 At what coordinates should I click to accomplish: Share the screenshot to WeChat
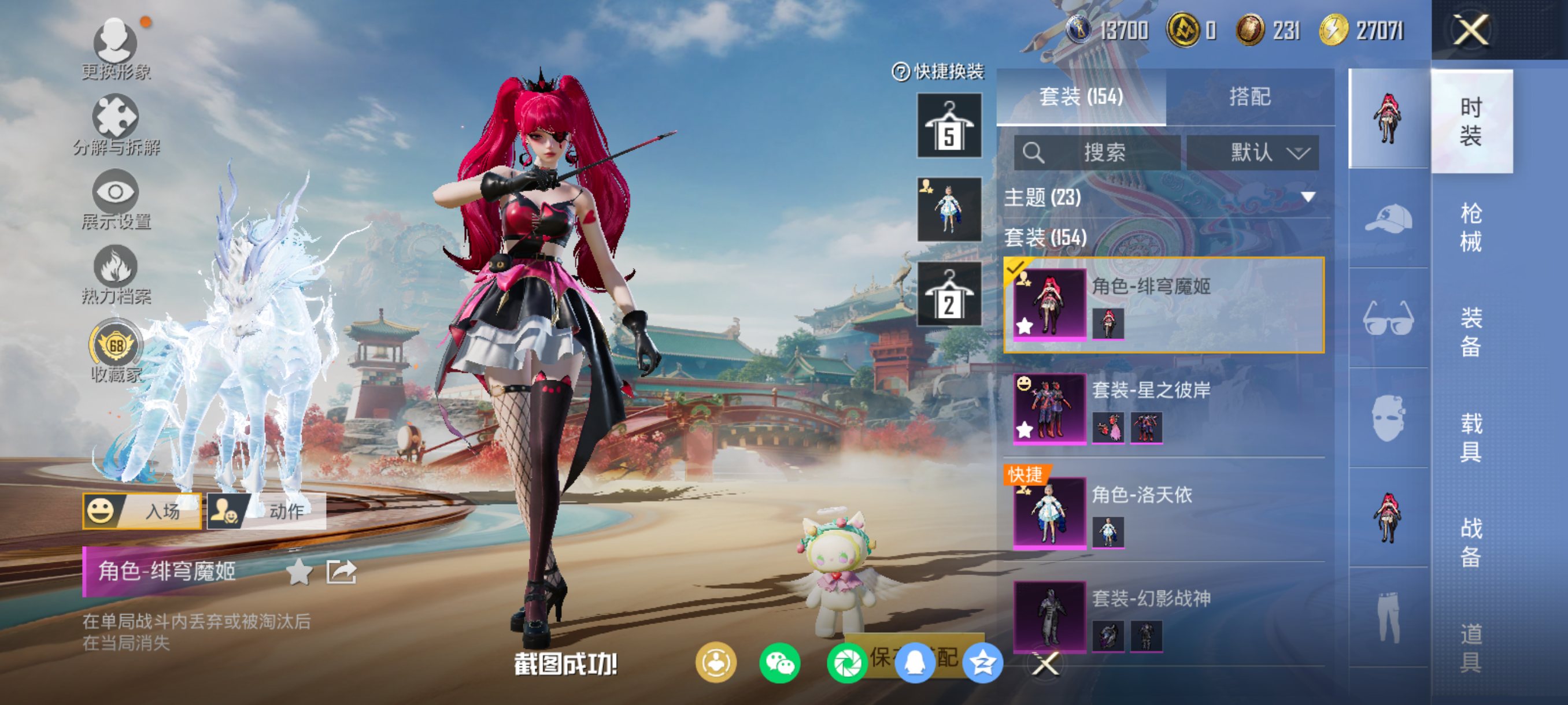pos(780,663)
